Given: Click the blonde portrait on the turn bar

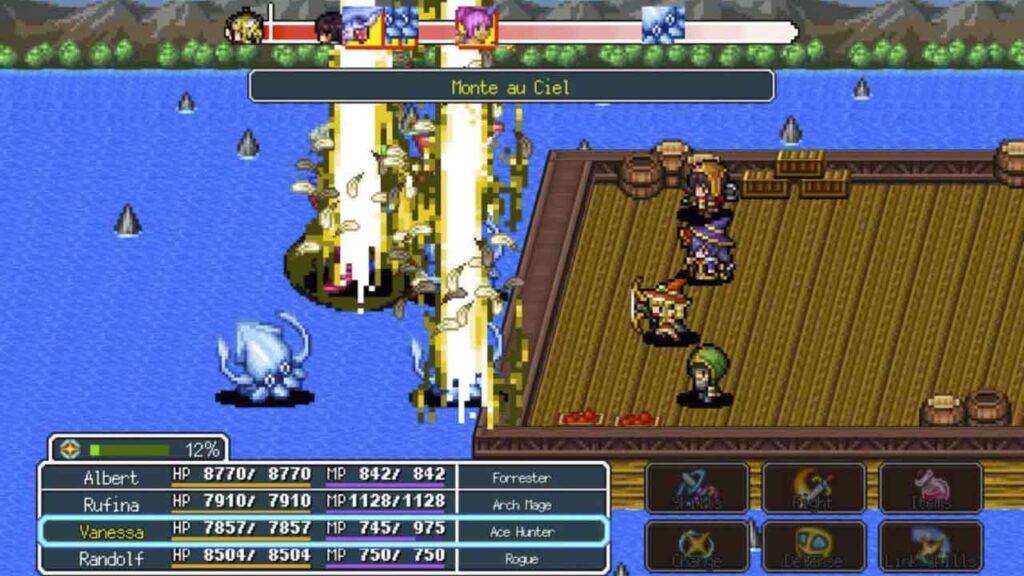Looking at the screenshot, I should [x=244, y=27].
